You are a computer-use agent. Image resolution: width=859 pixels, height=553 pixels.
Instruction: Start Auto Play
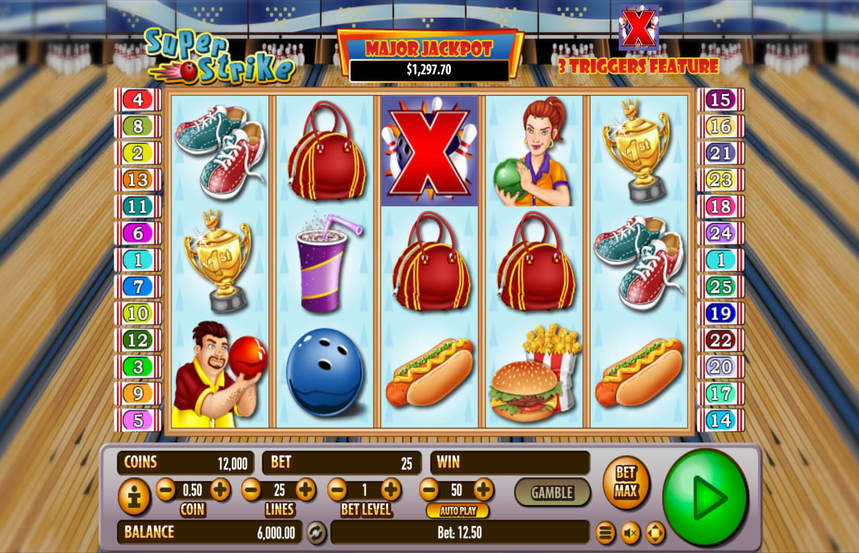tap(457, 511)
